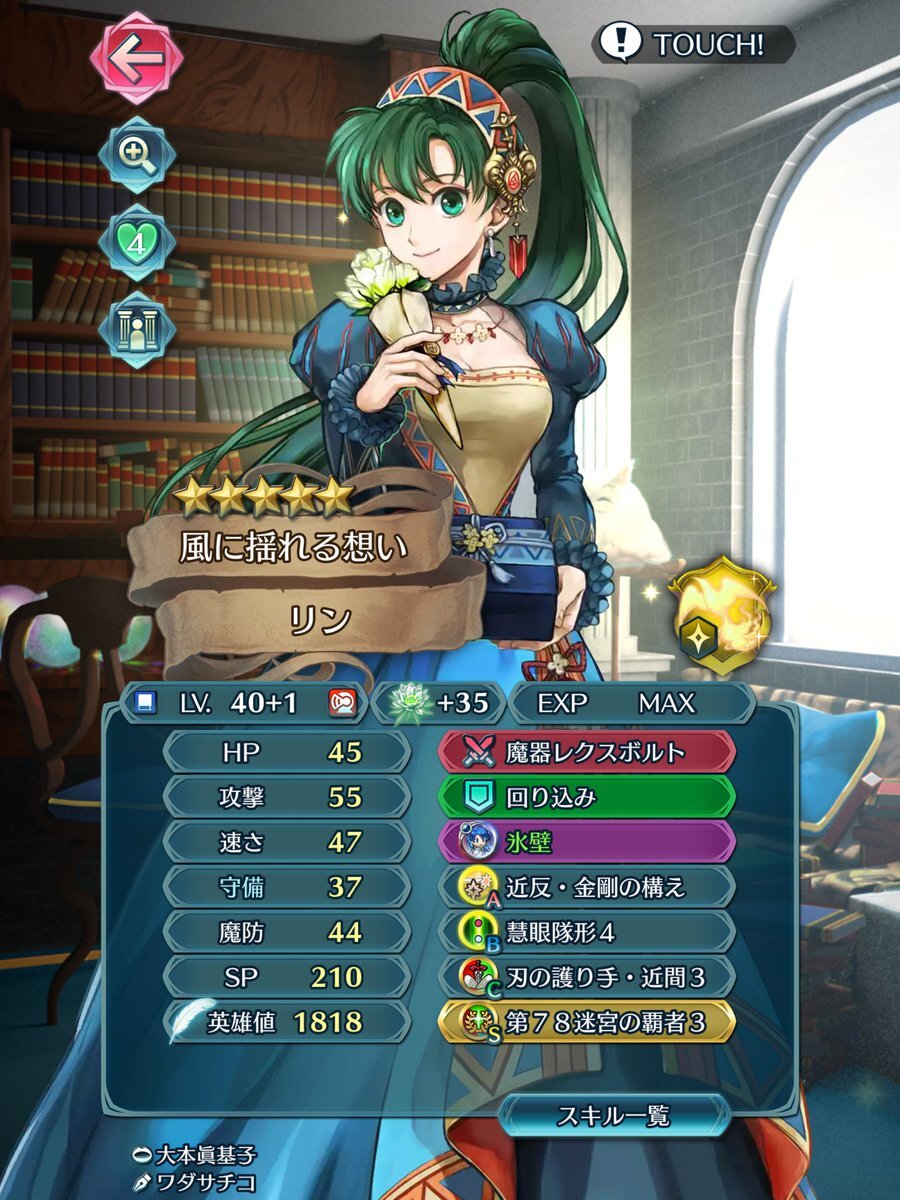This screenshot has height=1200, width=900.
Task: Tap the green heart favorite marker
Action: [x=137, y=243]
